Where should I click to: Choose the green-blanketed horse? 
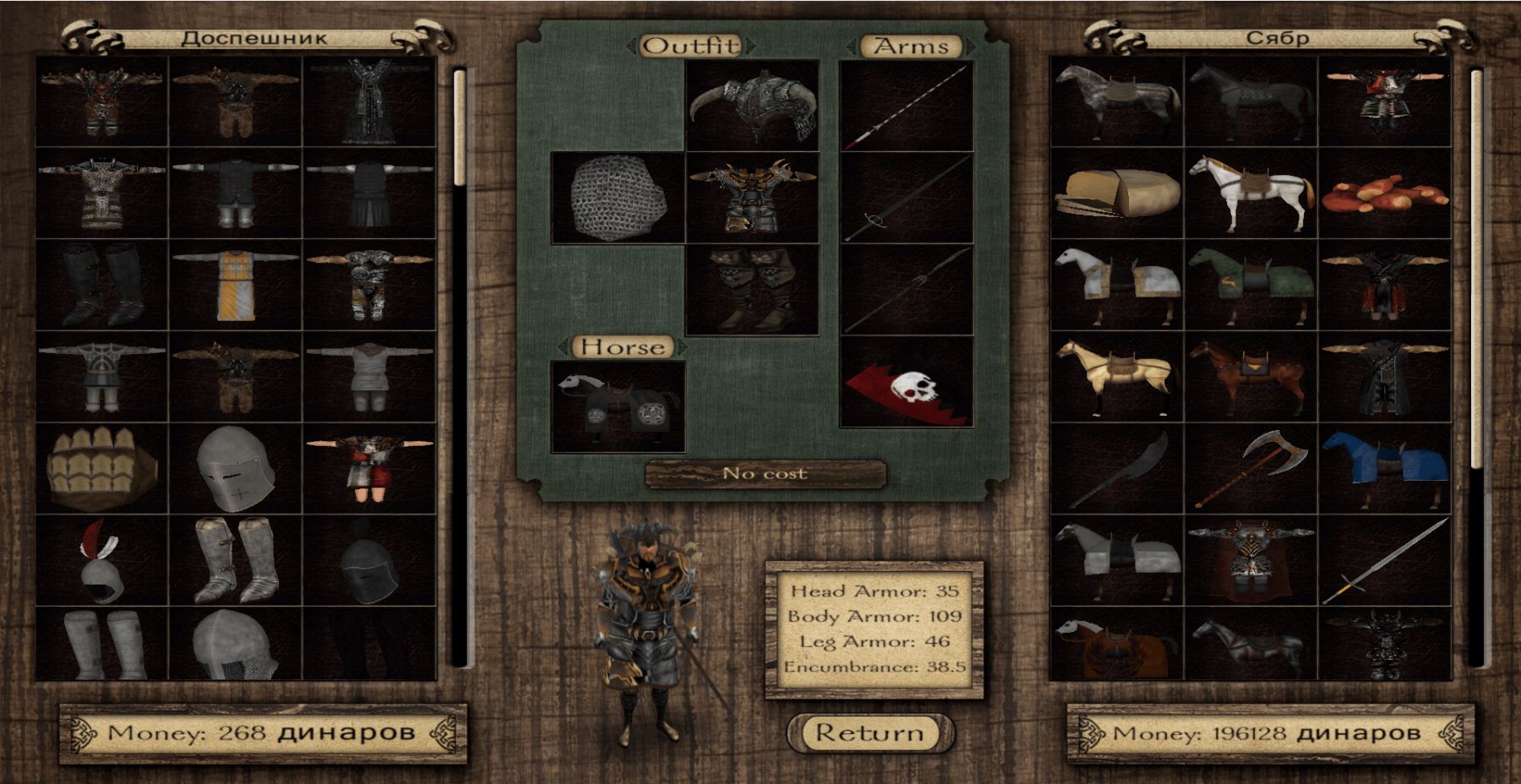(x=1251, y=285)
